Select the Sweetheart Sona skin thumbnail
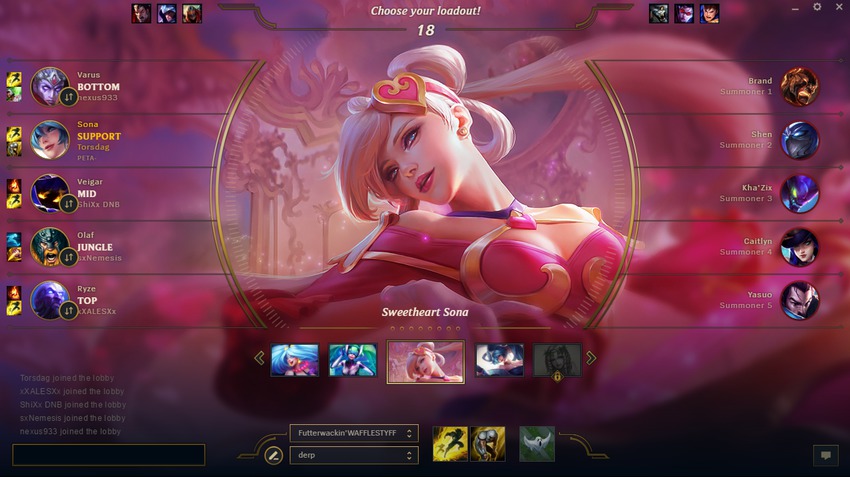 coord(425,361)
